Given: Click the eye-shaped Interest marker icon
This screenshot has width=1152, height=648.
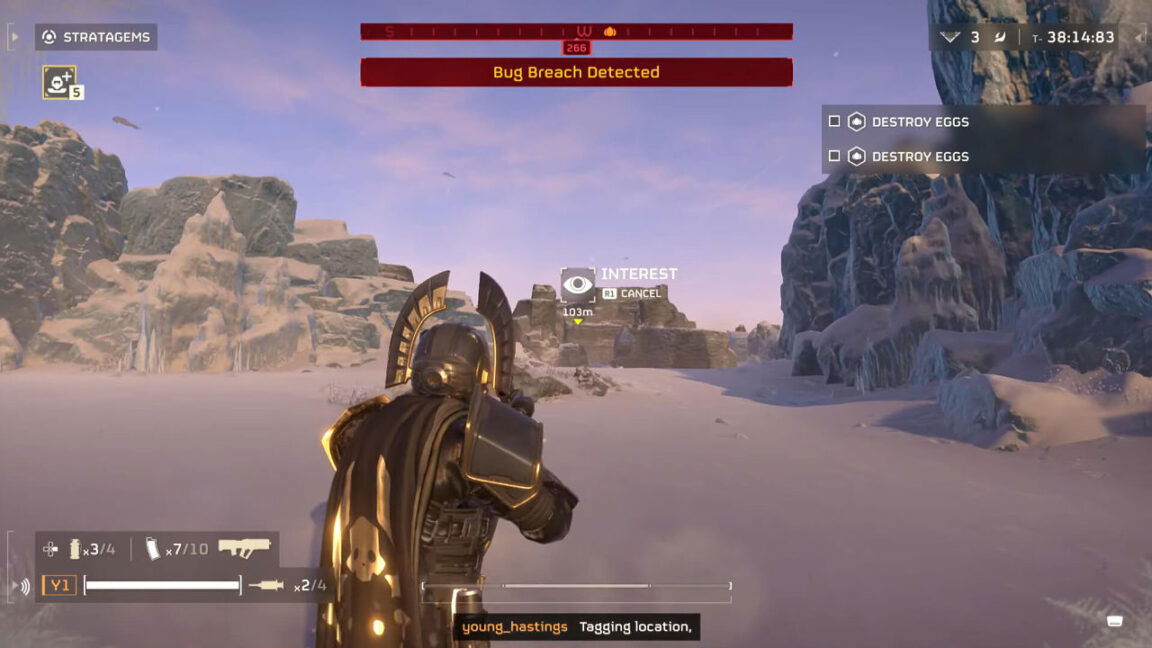Looking at the screenshot, I should click(x=577, y=285).
